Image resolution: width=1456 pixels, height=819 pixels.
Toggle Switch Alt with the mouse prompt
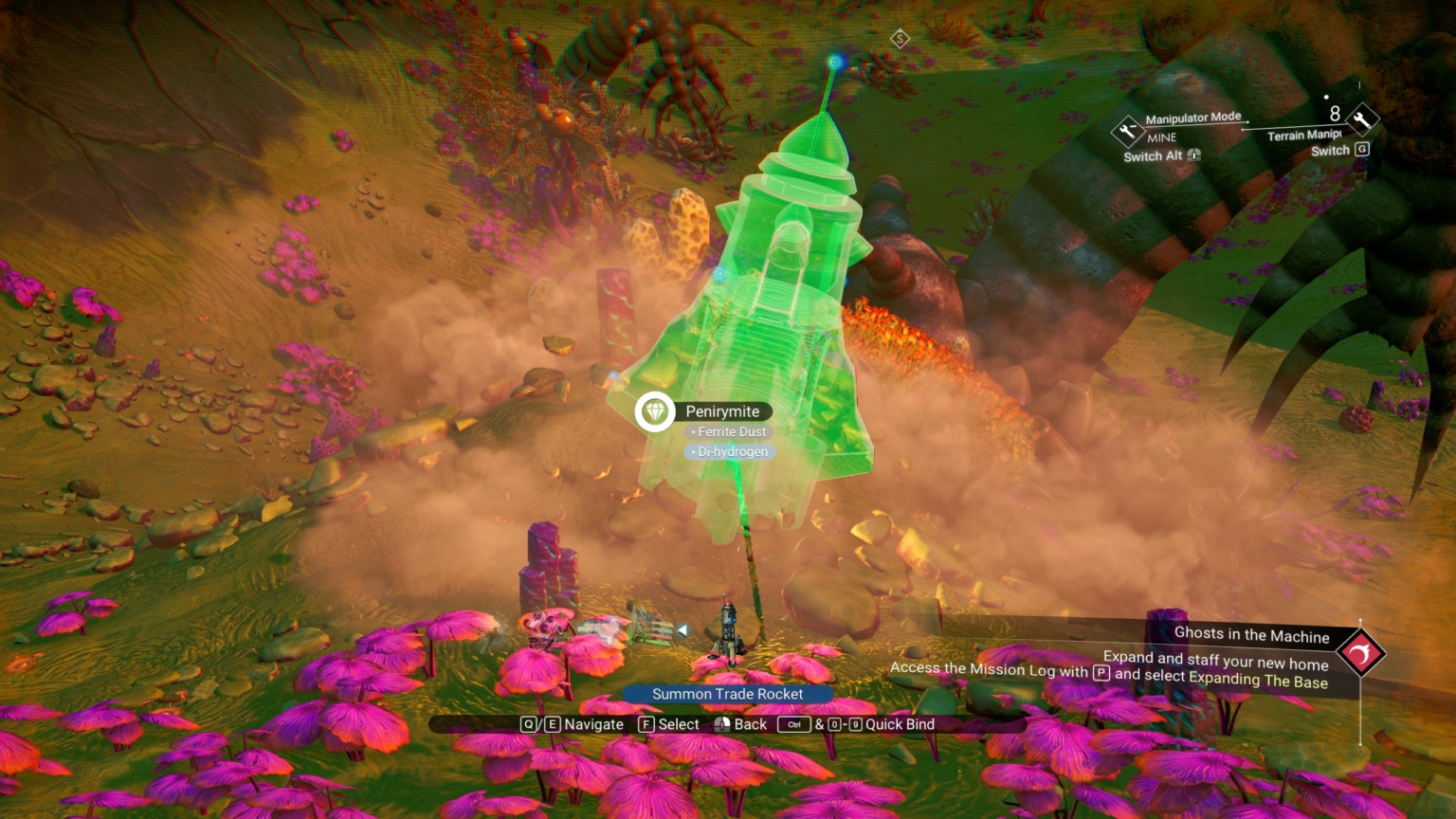1193,155
